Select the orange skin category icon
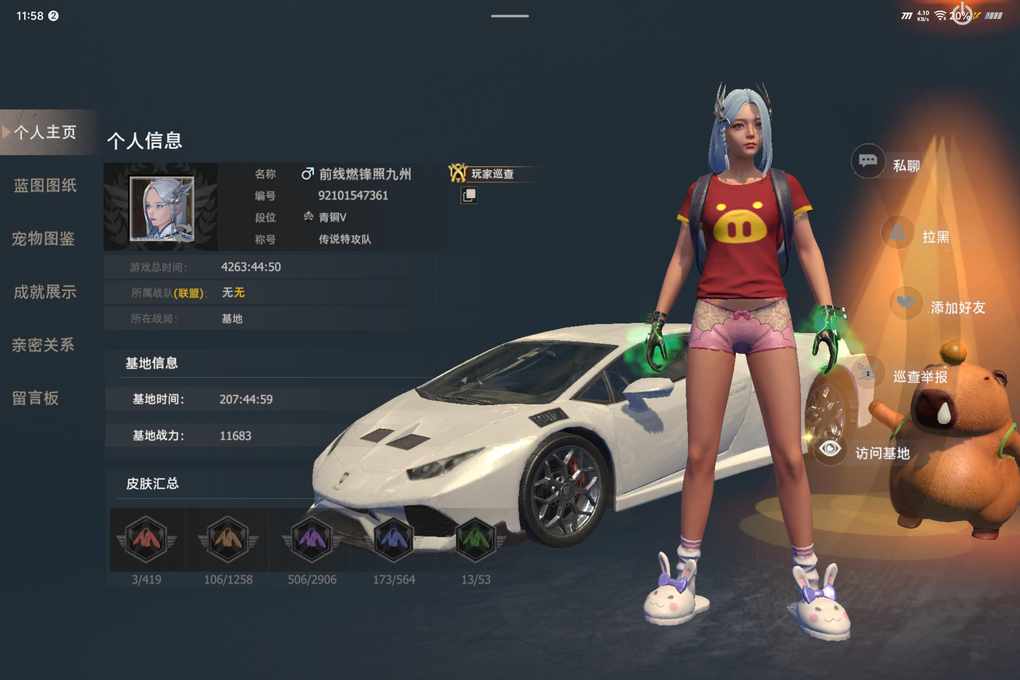This screenshot has width=1020, height=680. click(228, 540)
